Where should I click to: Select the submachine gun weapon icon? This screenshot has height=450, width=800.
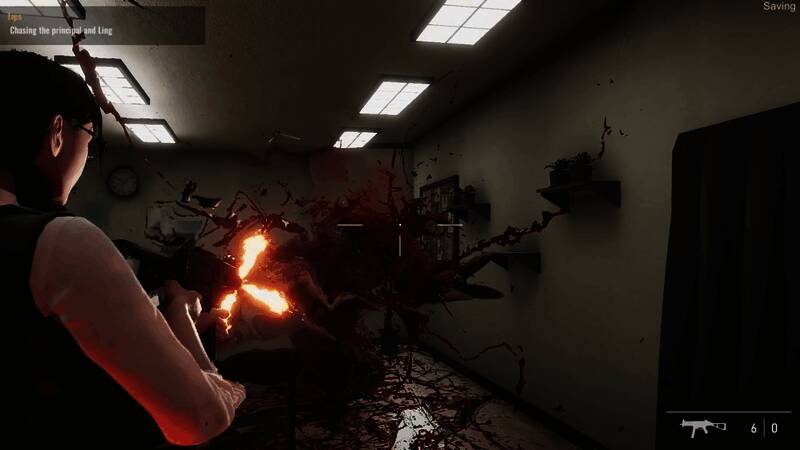coord(703,427)
